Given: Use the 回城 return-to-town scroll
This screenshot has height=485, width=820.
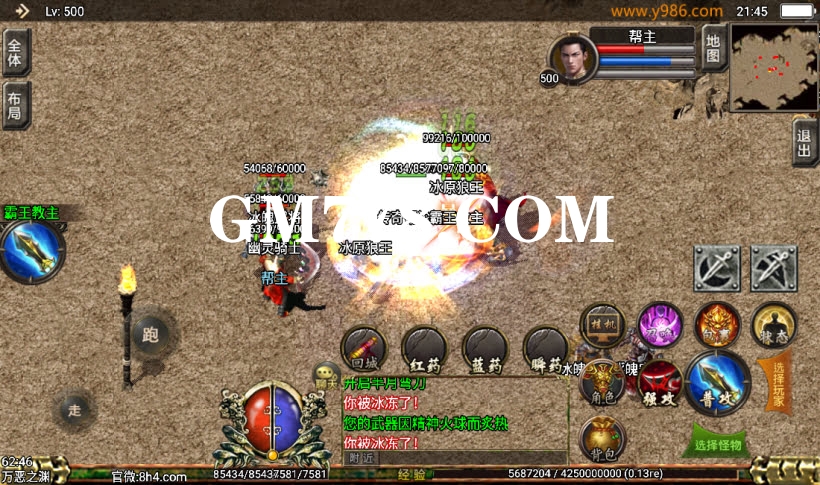Looking at the screenshot, I should pyautogui.click(x=363, y=349).
